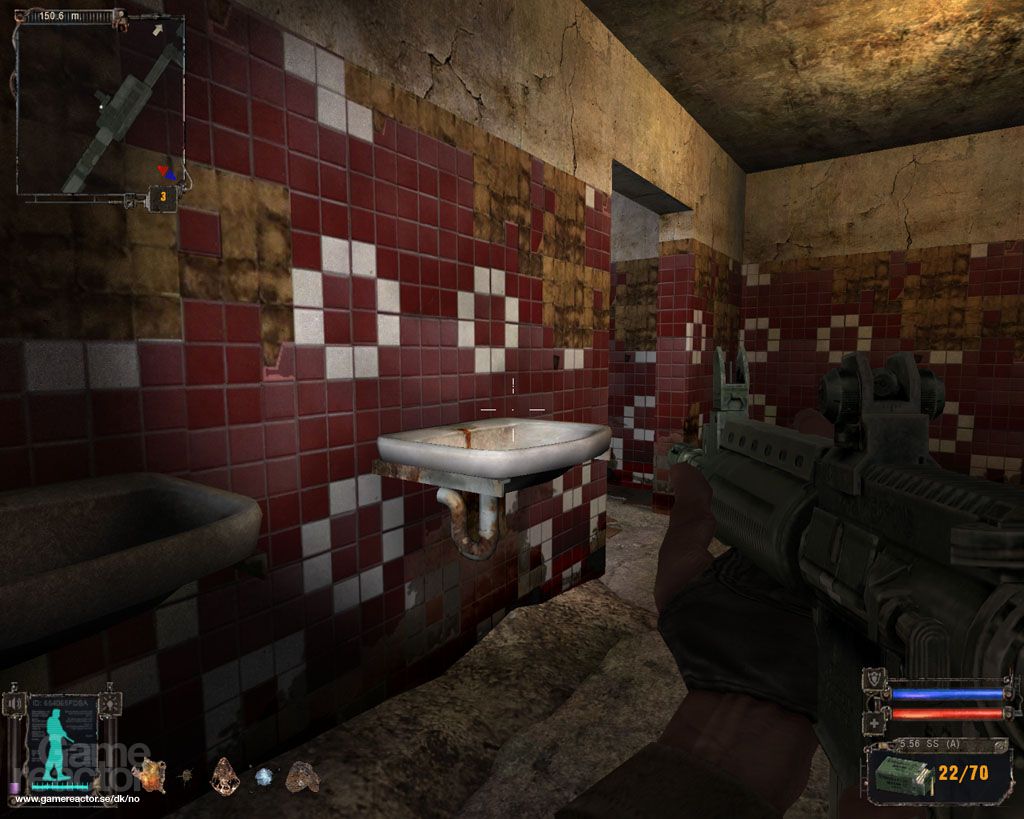1024x819 pixels.
Task: Select the contacts counter showing 3
Action: [x=163, y=198]
